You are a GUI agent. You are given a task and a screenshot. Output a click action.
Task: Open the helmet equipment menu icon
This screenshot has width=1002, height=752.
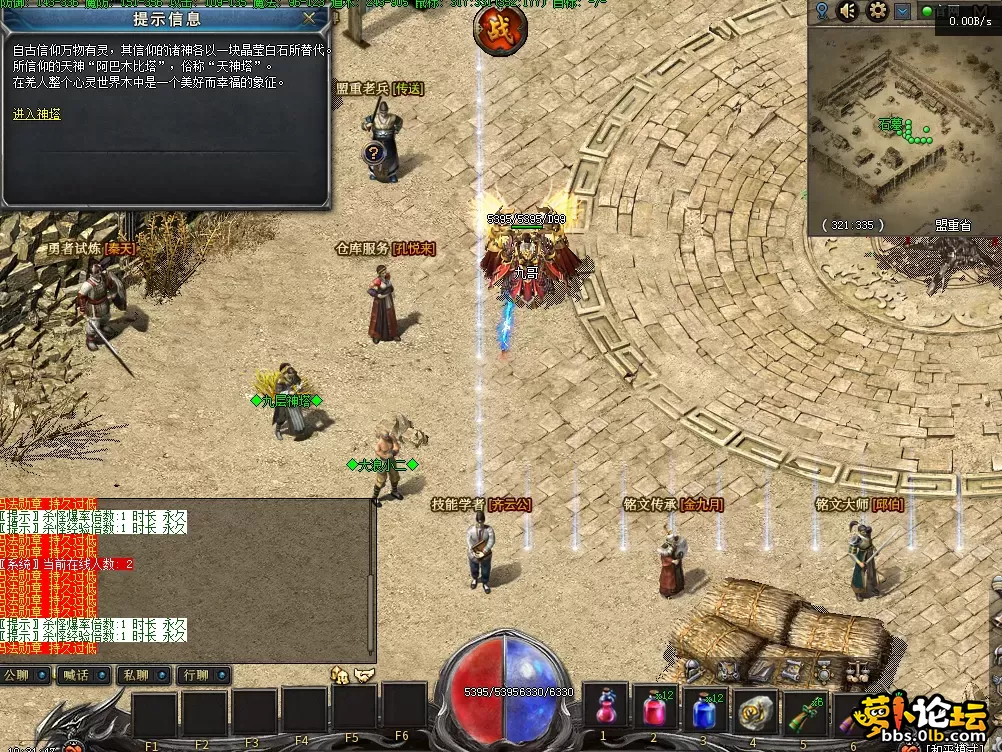(x=341, y=676)
